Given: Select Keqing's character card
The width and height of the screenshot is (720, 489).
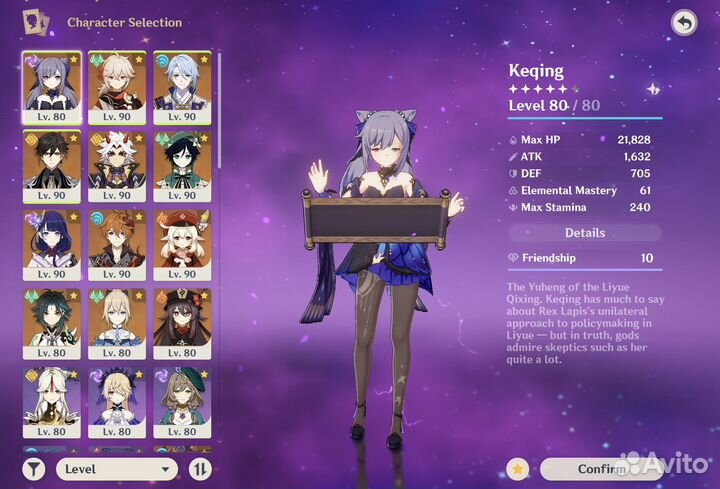Looking at the screenshot, I should click(51, 86).
